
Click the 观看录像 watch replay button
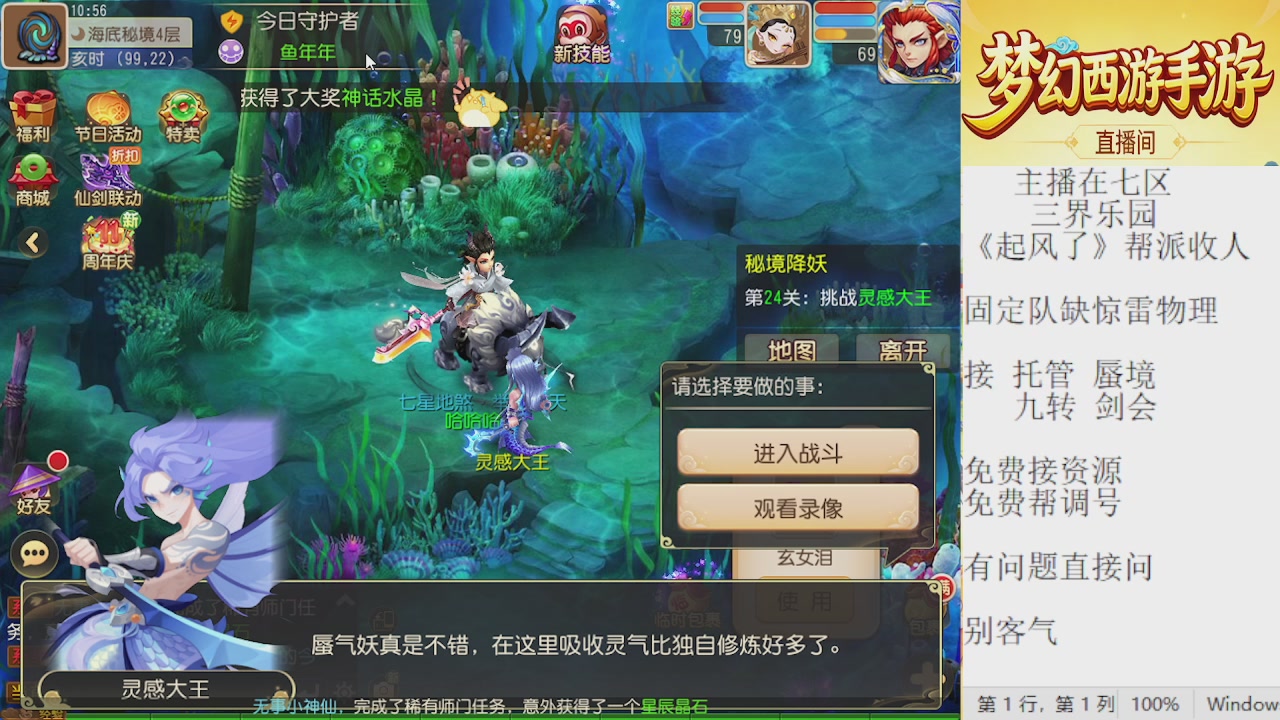[x=797, y=507]
